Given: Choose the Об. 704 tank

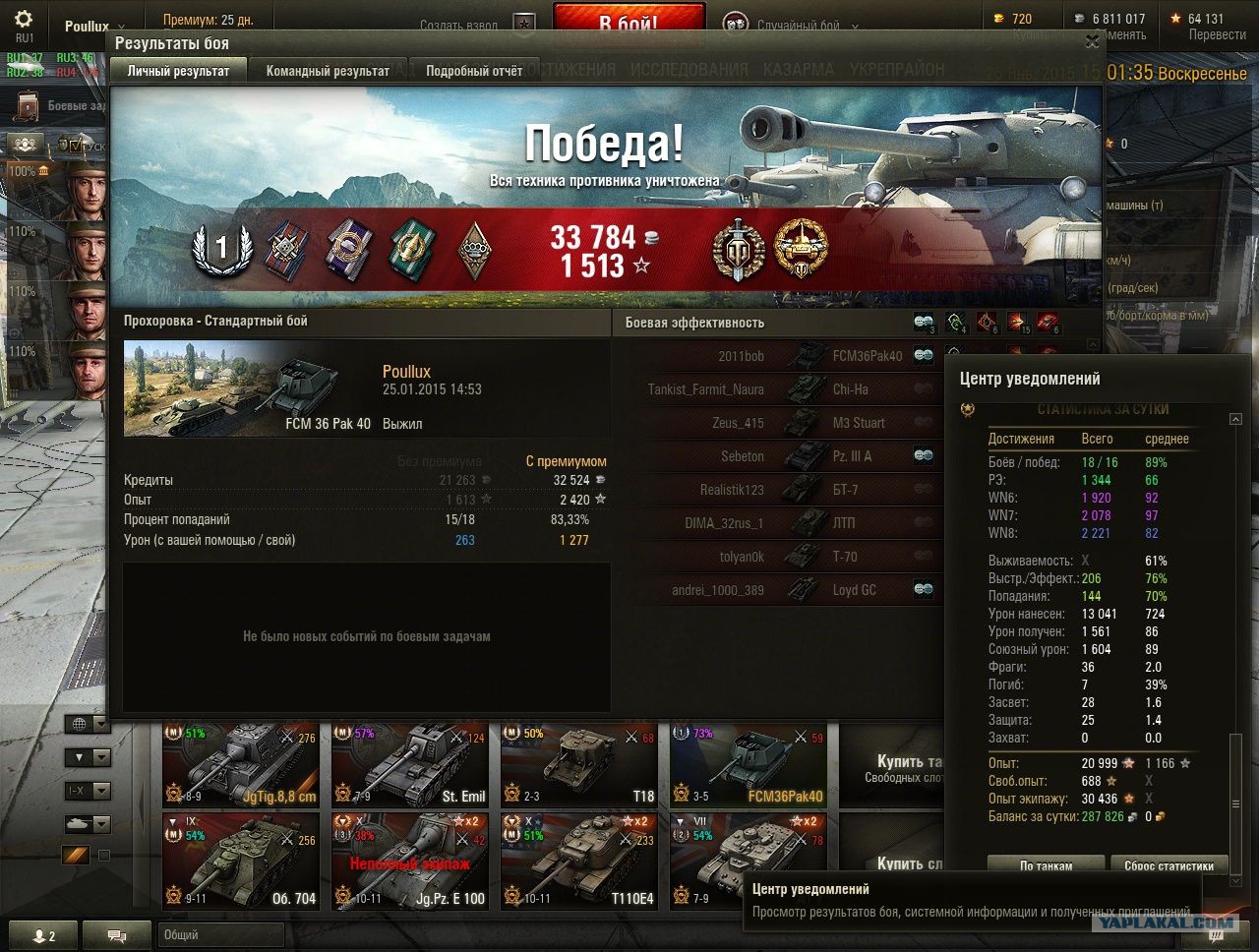Looking at the screenshot, I should 241,860.
